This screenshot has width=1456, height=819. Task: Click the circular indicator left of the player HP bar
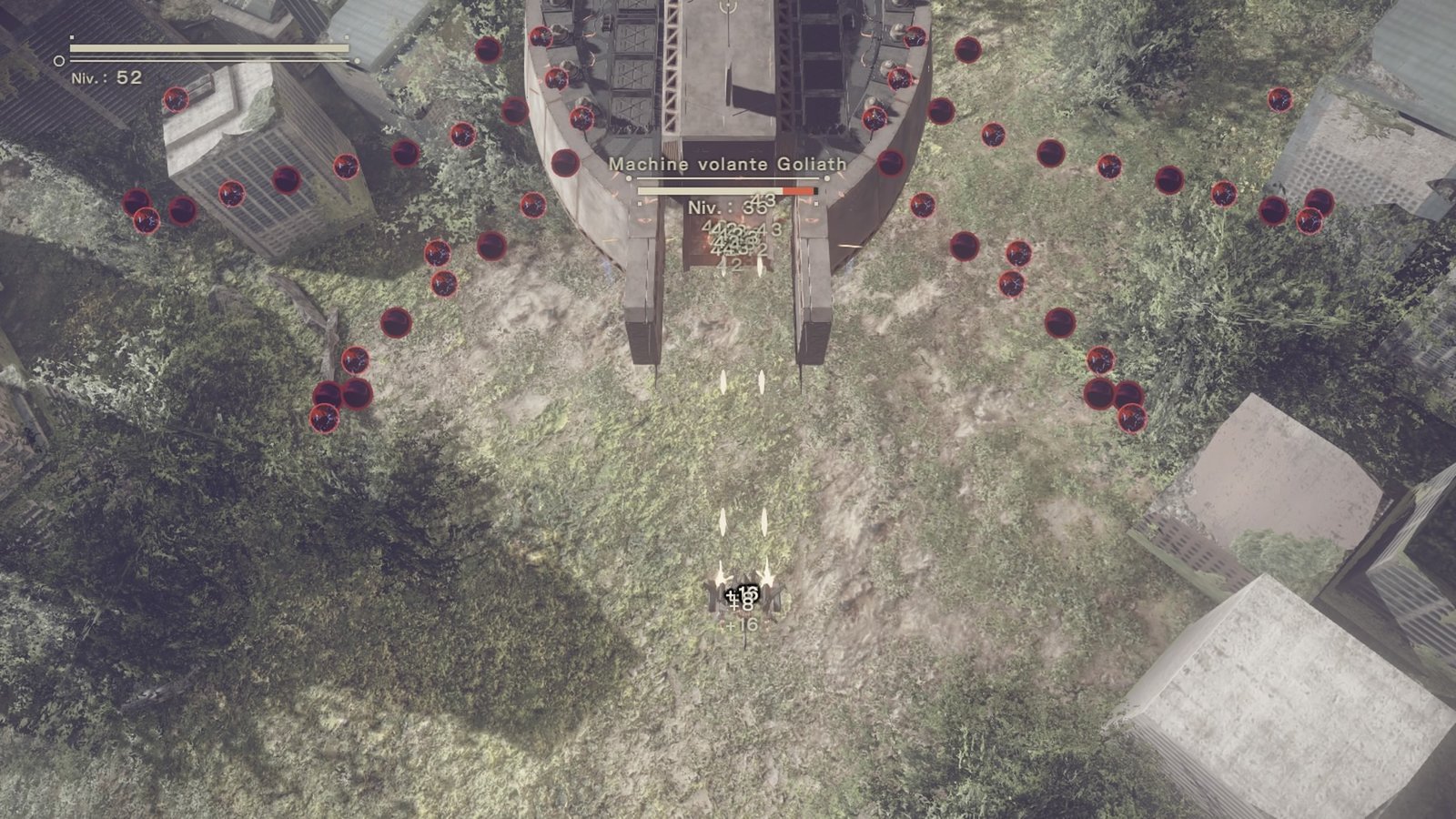click(x=60, y=61)
